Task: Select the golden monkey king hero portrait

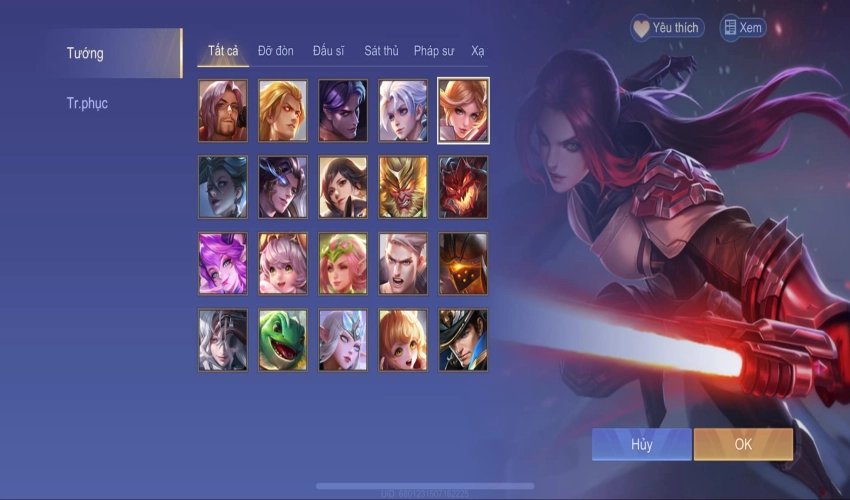Action: tap(403, 187)
